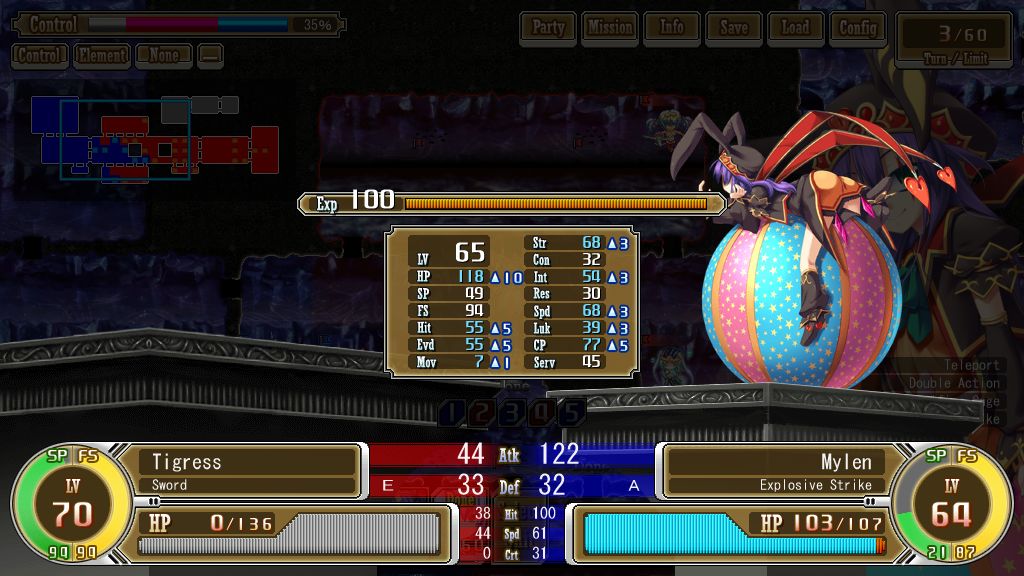Select the Control filter button
1024x576 pixels.
[x=40, y=56]
